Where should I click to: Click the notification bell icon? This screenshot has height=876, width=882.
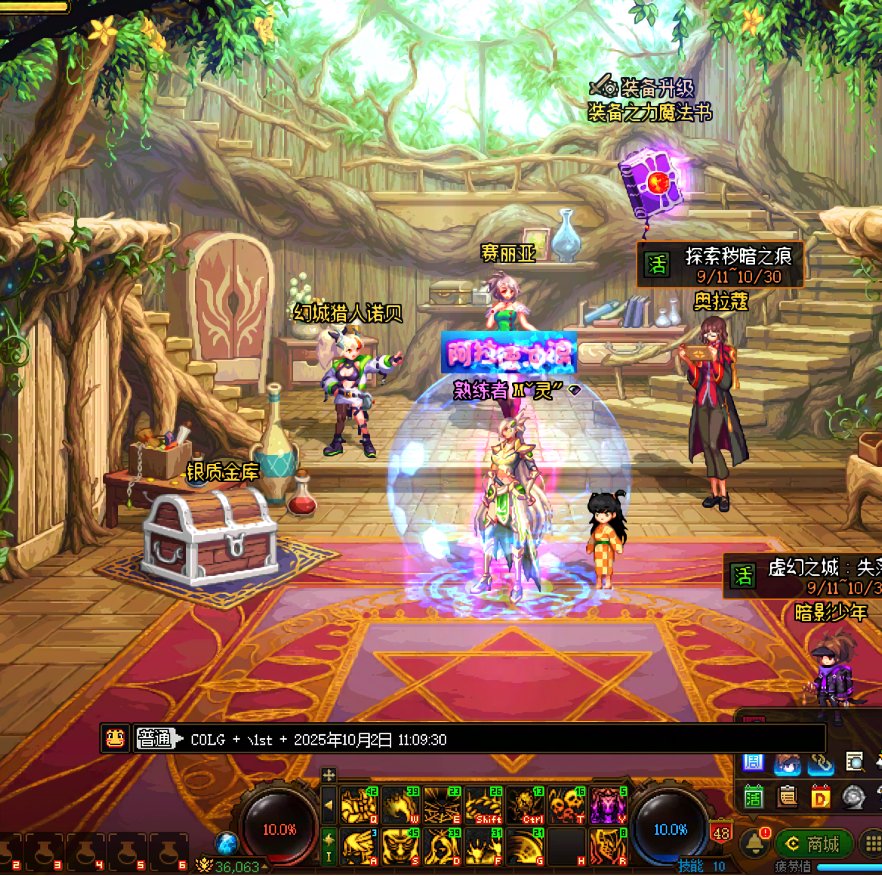754,843
